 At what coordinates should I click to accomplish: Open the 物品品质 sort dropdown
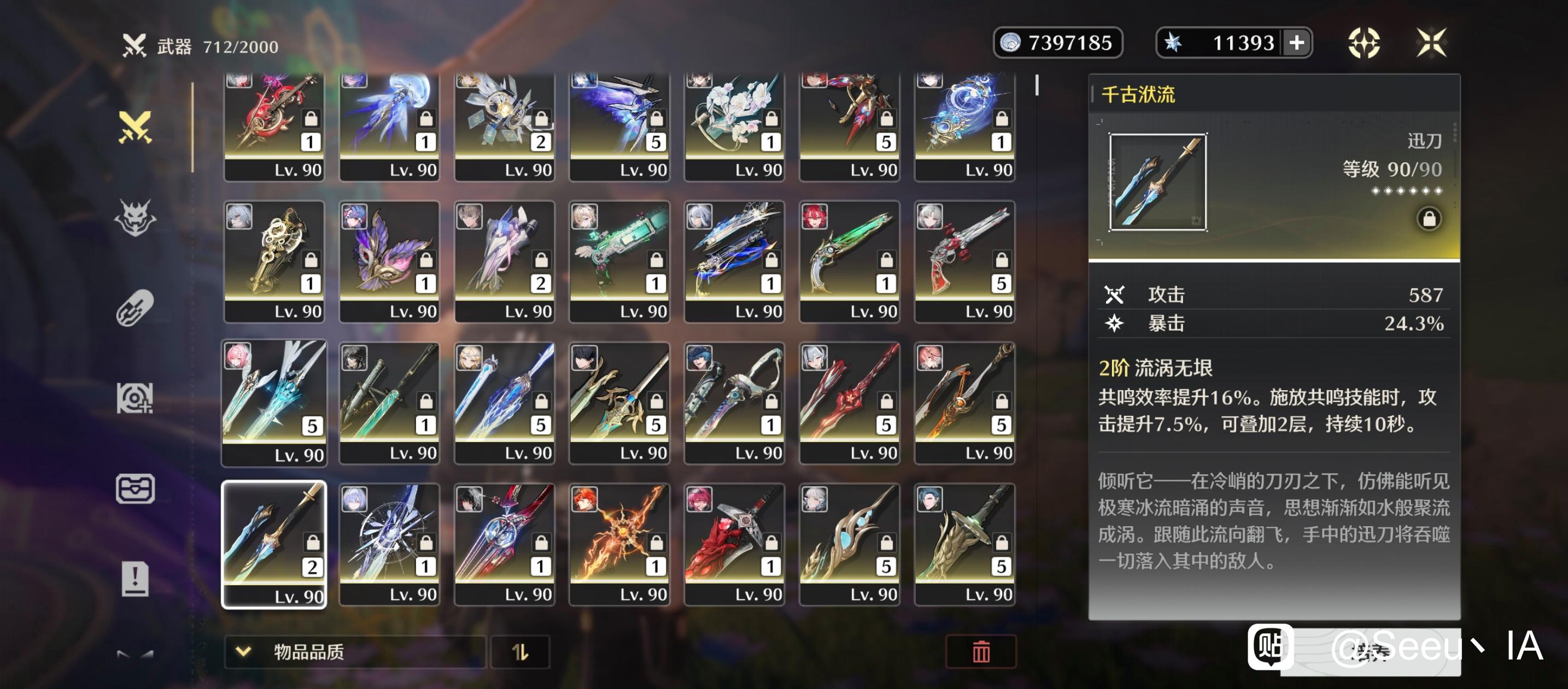(354, 652)
